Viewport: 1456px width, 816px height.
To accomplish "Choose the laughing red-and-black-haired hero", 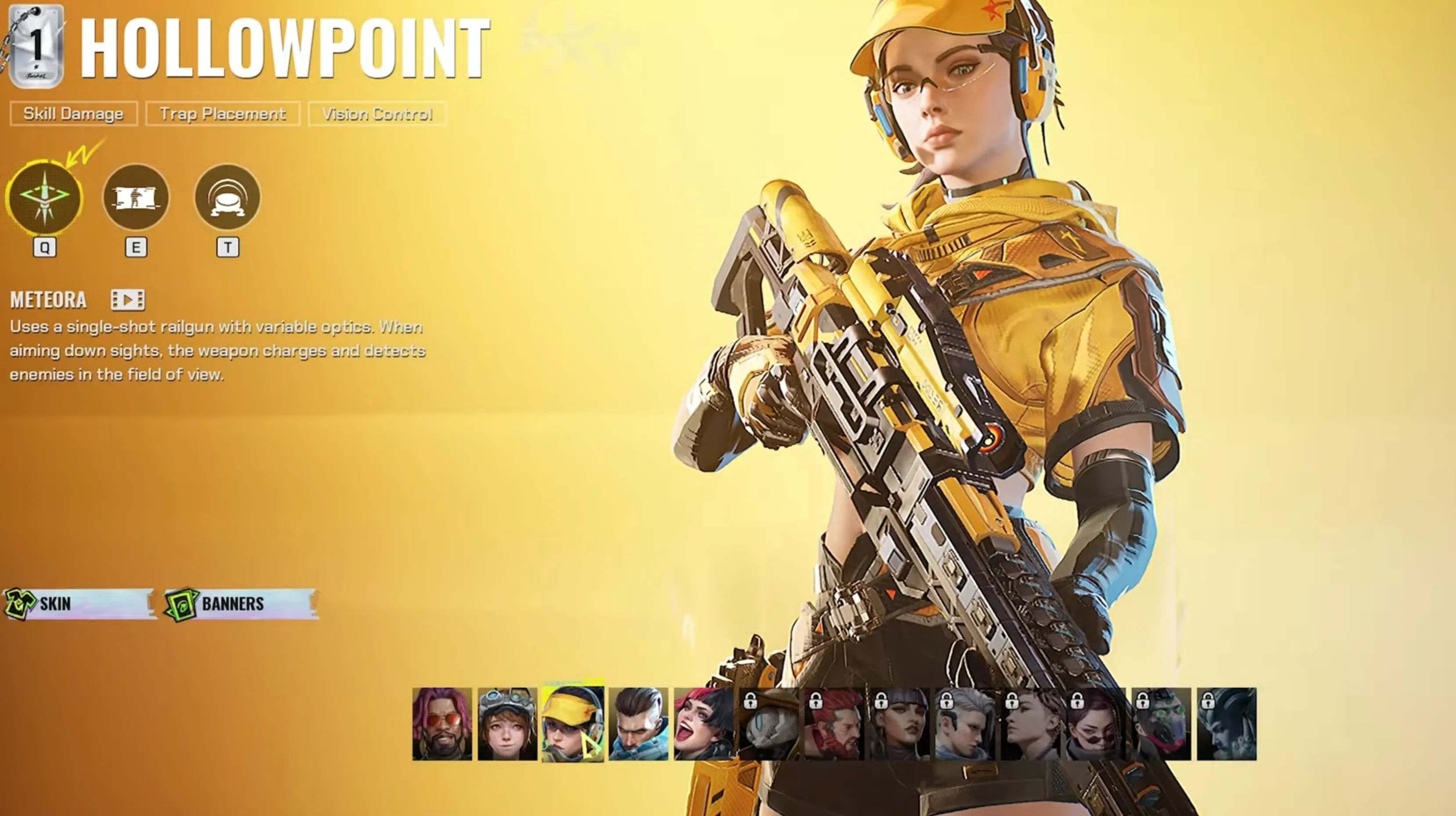I will pos(704,724).
